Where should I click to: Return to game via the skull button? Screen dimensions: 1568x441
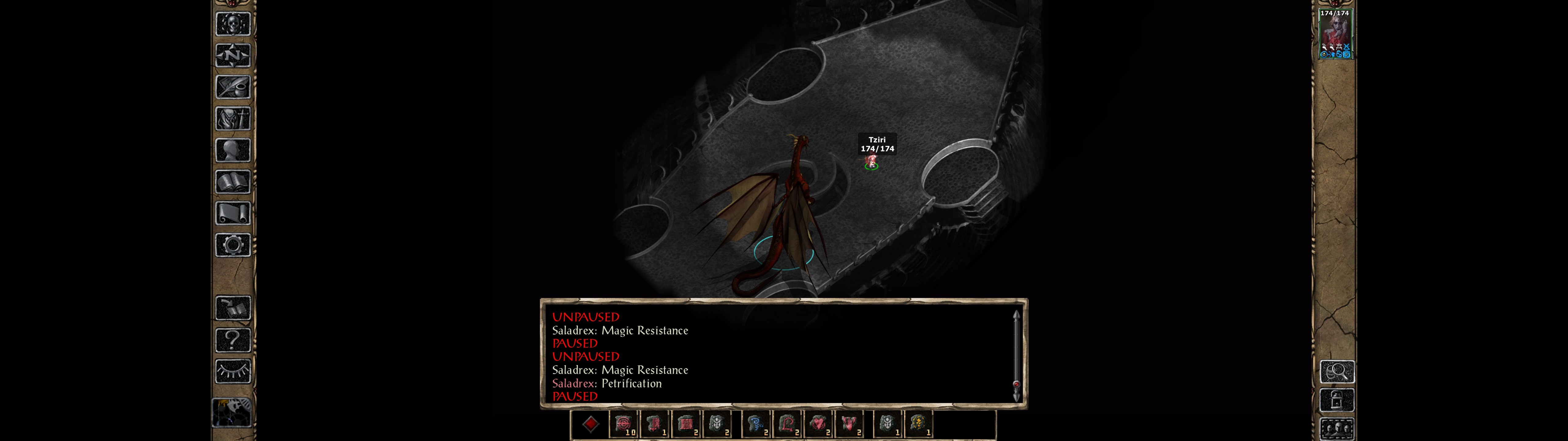(233, 24)
